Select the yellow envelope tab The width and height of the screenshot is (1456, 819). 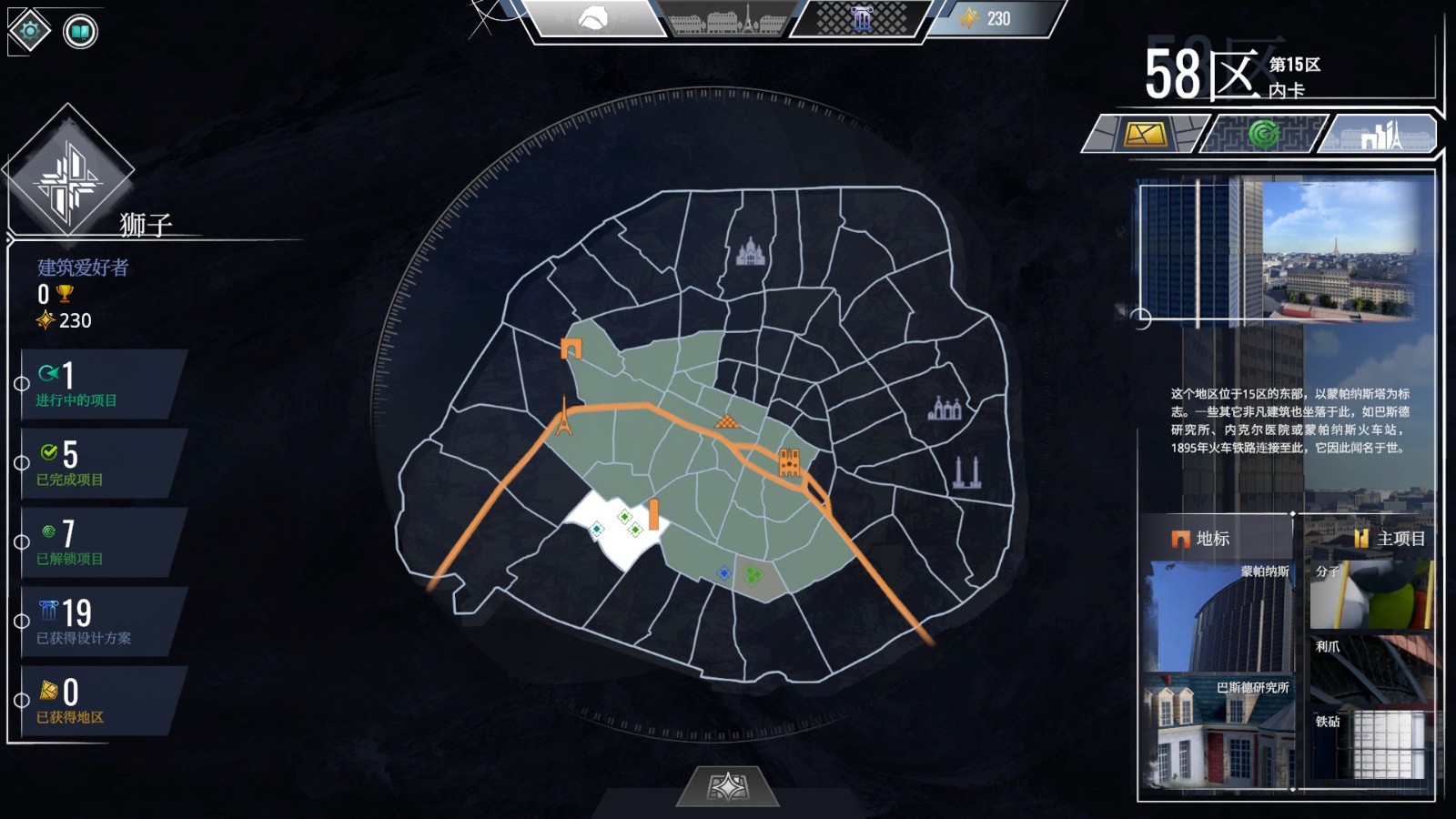pyautogui.click(x=1144, y=135)
